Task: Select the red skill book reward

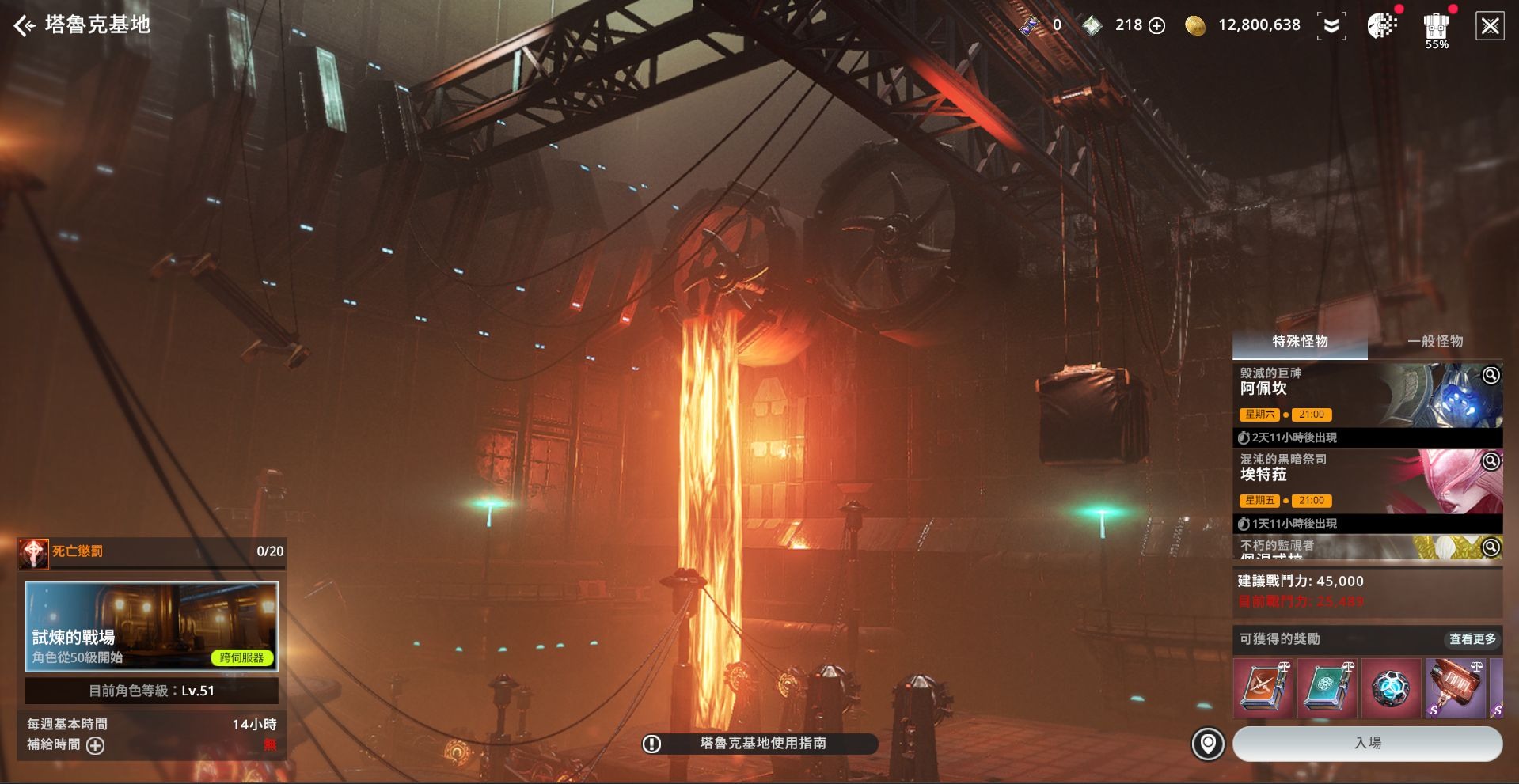Action: (x=1263, y=687)
